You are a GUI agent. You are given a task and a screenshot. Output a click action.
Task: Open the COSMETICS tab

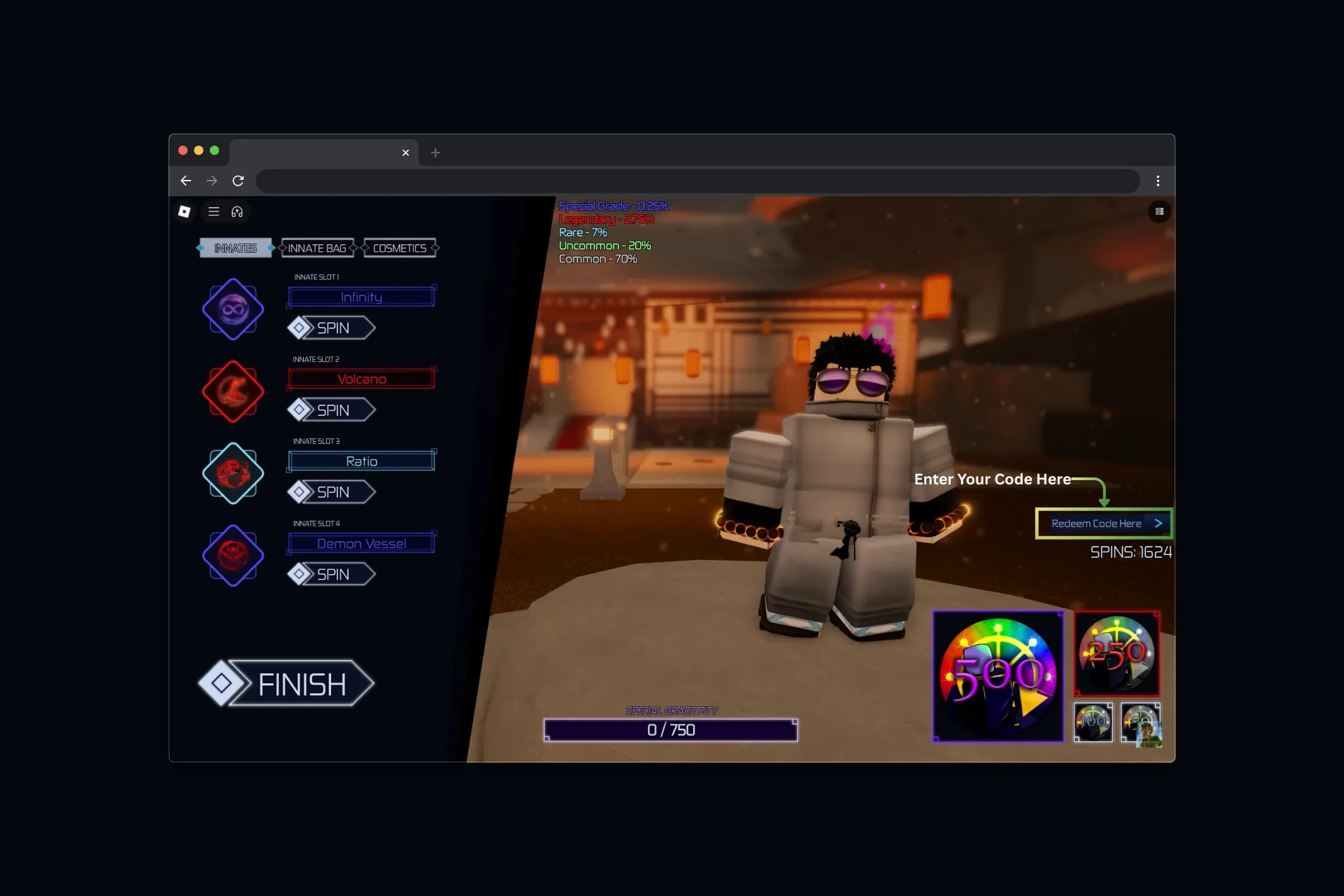(400, 248)
